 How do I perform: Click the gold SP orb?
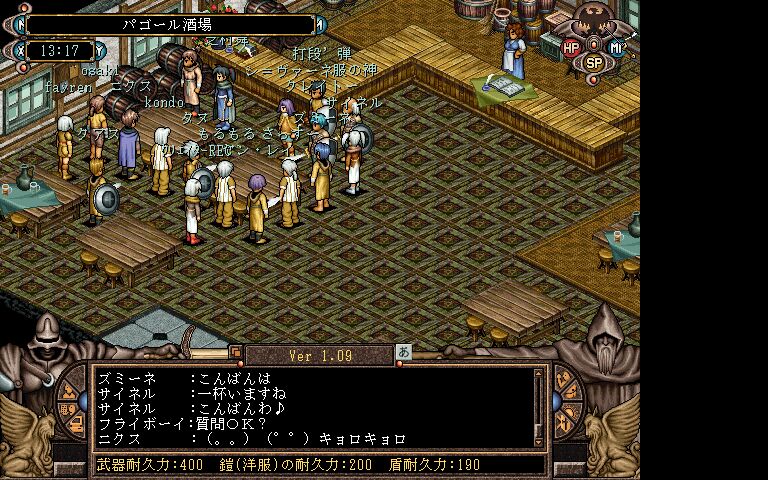pyautogui.click(x=594, y=62)
